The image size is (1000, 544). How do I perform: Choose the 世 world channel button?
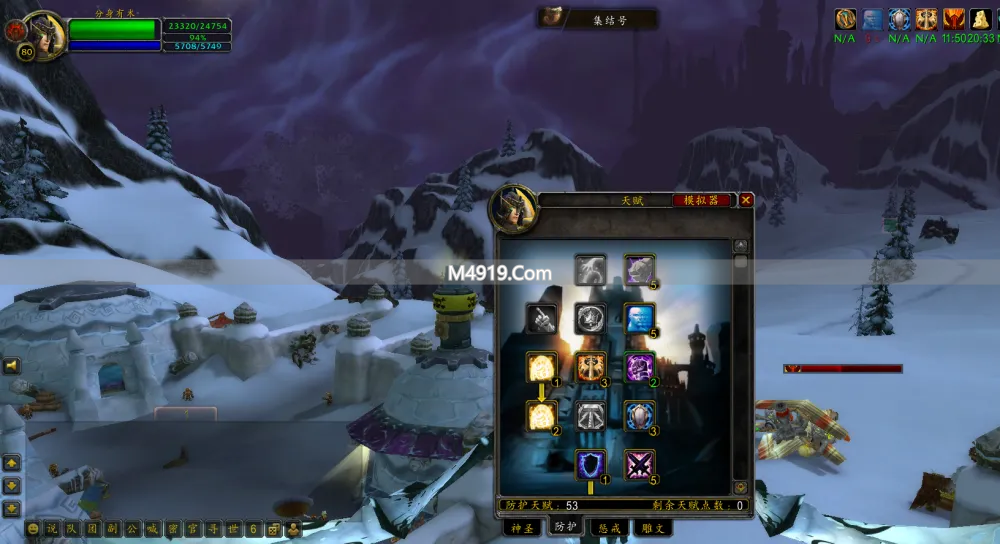232,529
